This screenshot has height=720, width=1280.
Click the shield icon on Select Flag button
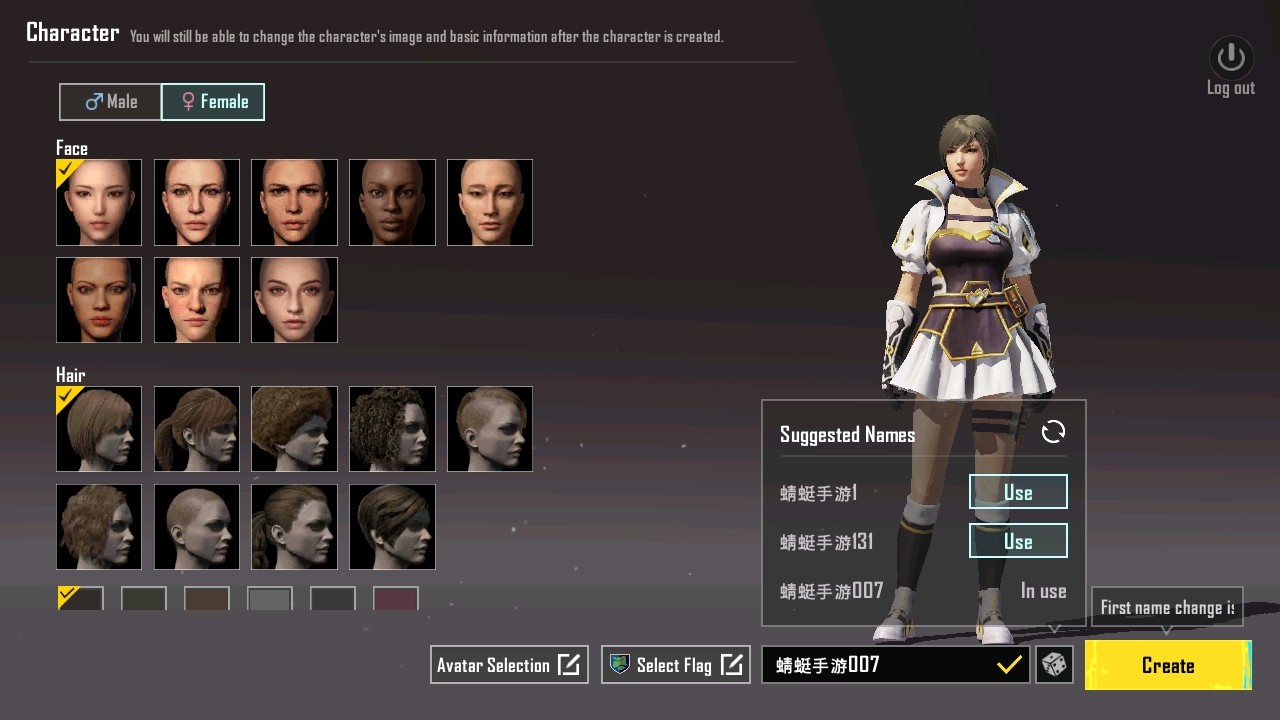point(621,664)
